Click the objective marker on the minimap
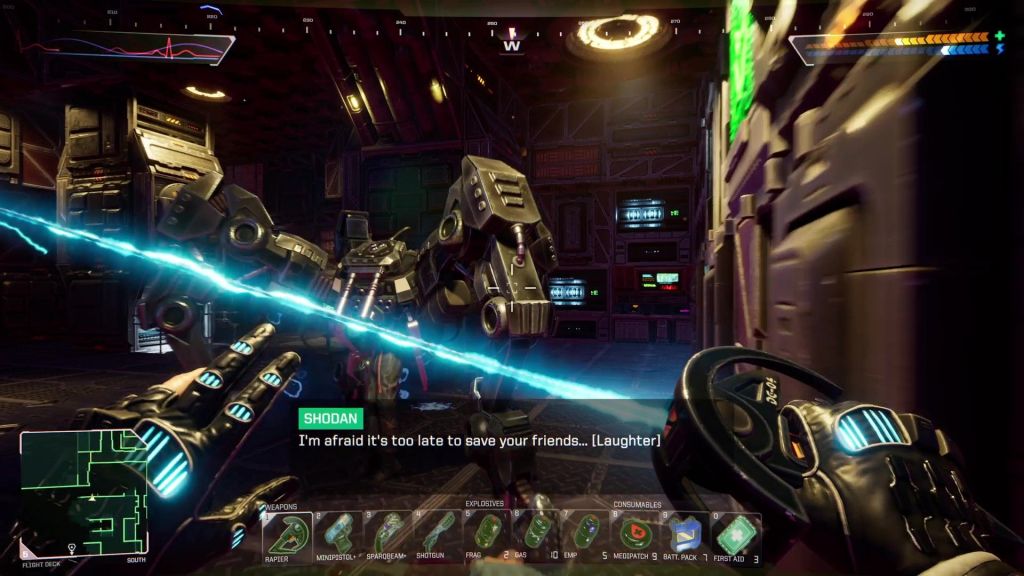This screenshot has width=1024, height=576. [x=72, y=548]
